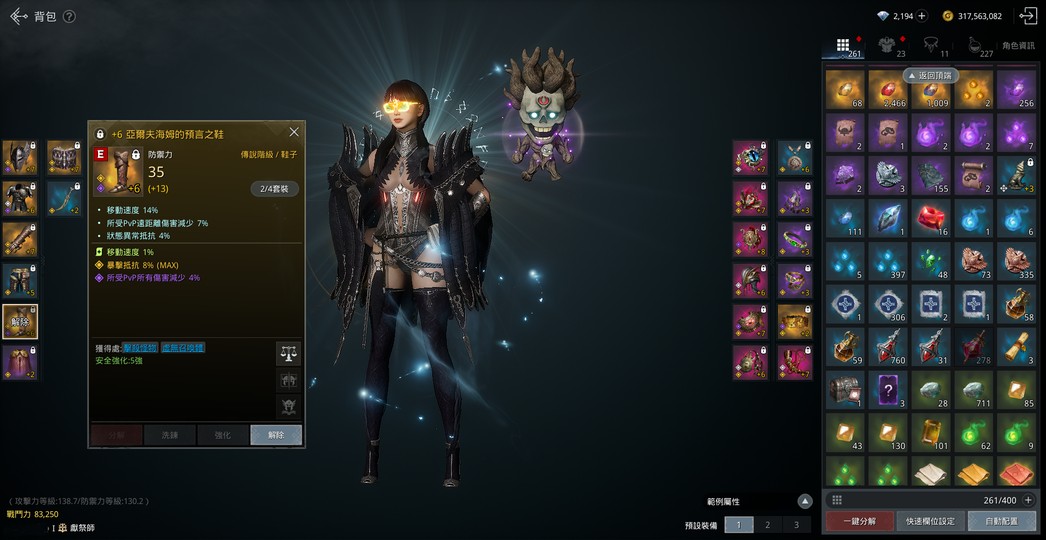Select the red gem stack of 16
The image size is (1046, 540).
931,218
